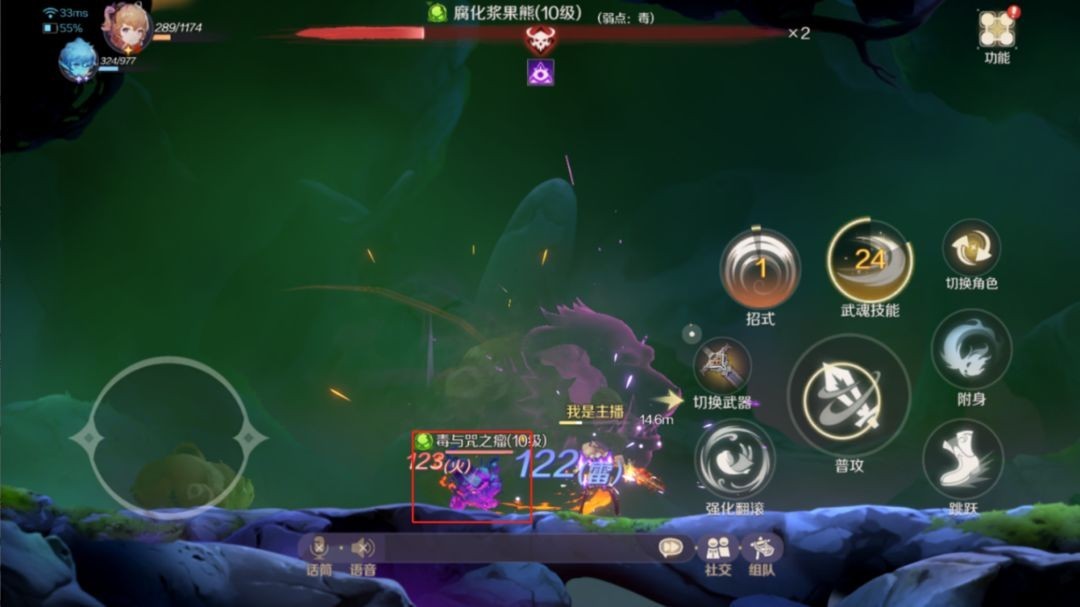Perform the 强化翻滚 enhanced roll

pos(735,458)
